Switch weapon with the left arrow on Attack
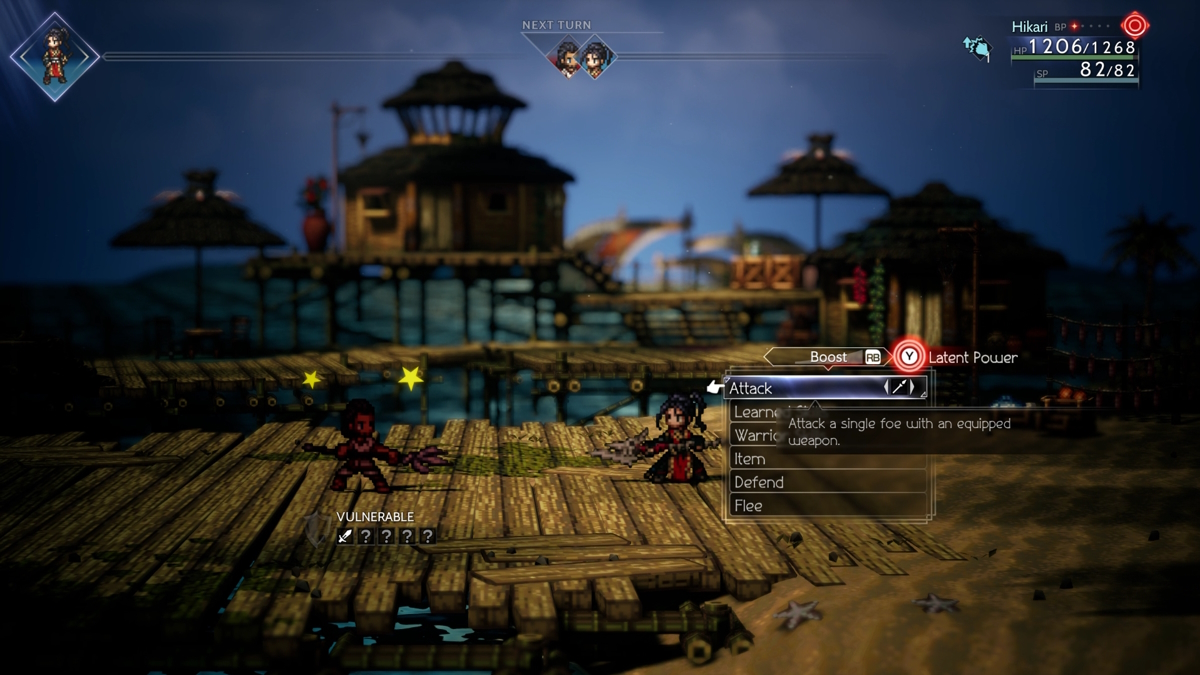Image resolution: width=1200 pixels, height=675 pixels. tap(888, 388)
